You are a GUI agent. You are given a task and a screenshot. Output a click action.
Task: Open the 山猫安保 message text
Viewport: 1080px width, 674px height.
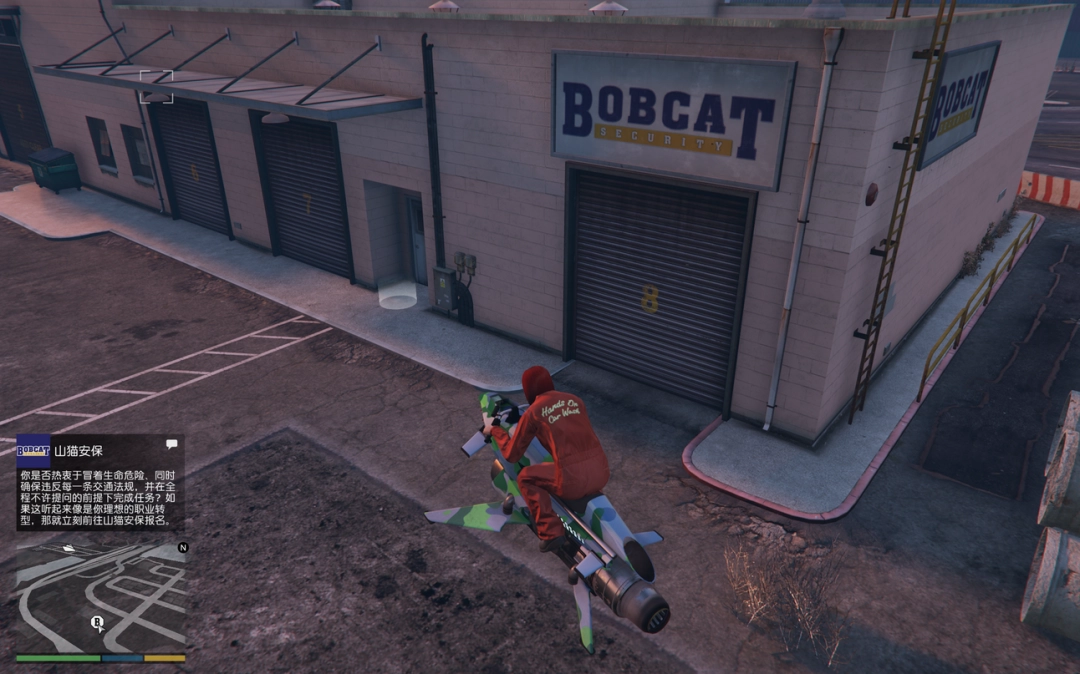coord(100,498)
